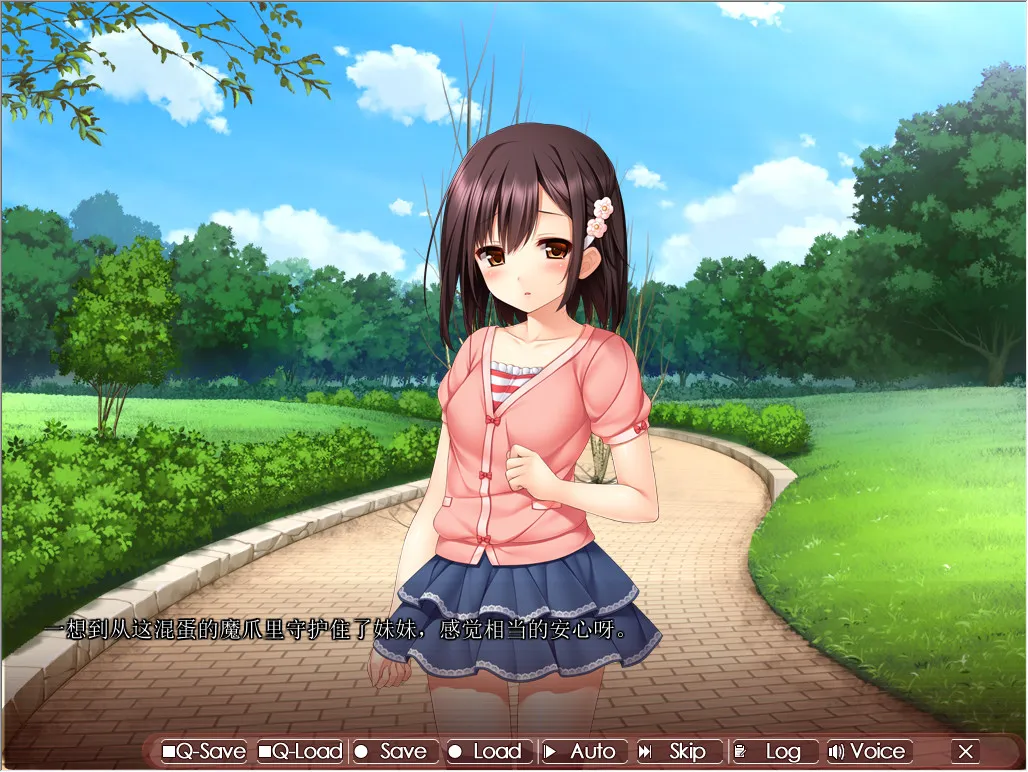Replay the line with Voice

868,751
